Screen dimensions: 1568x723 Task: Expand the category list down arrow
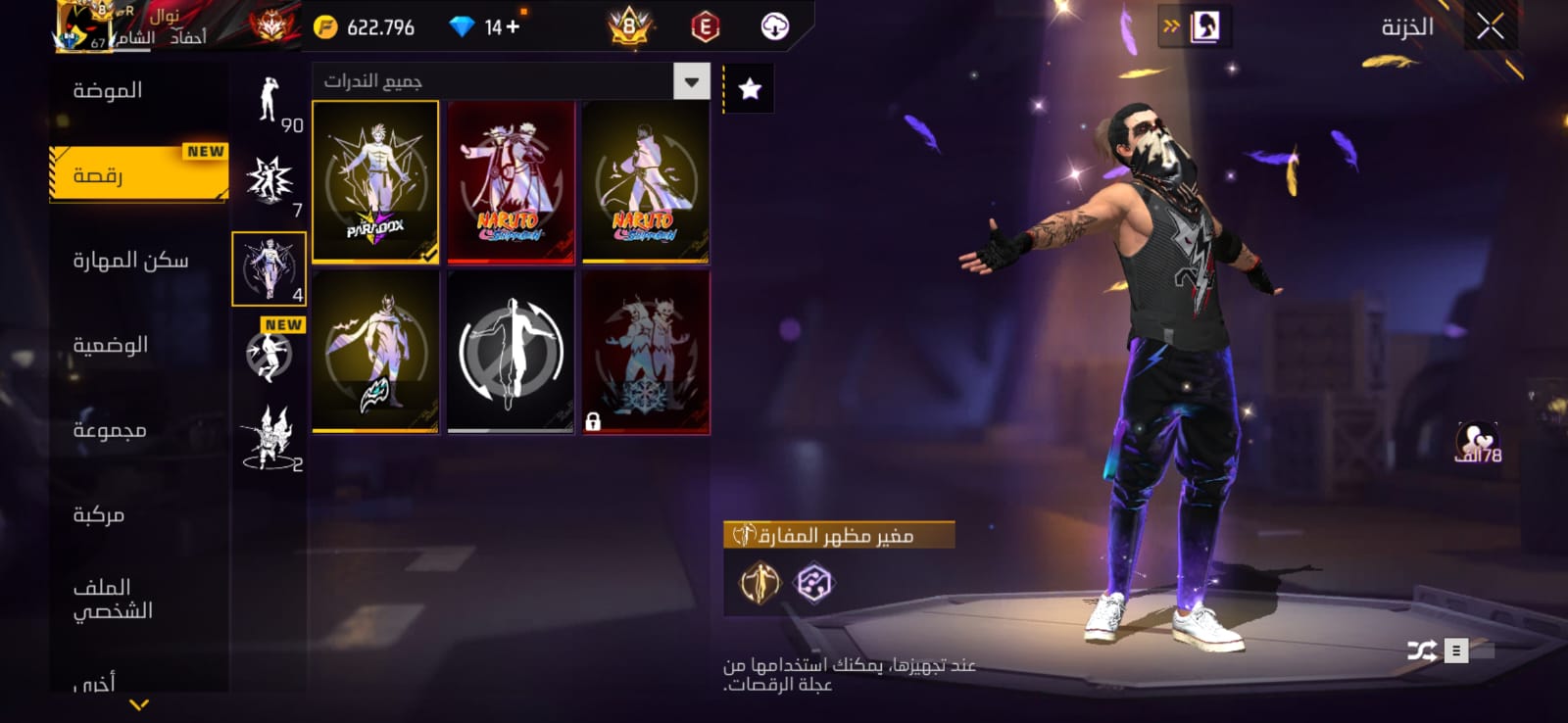click(139, 704)
